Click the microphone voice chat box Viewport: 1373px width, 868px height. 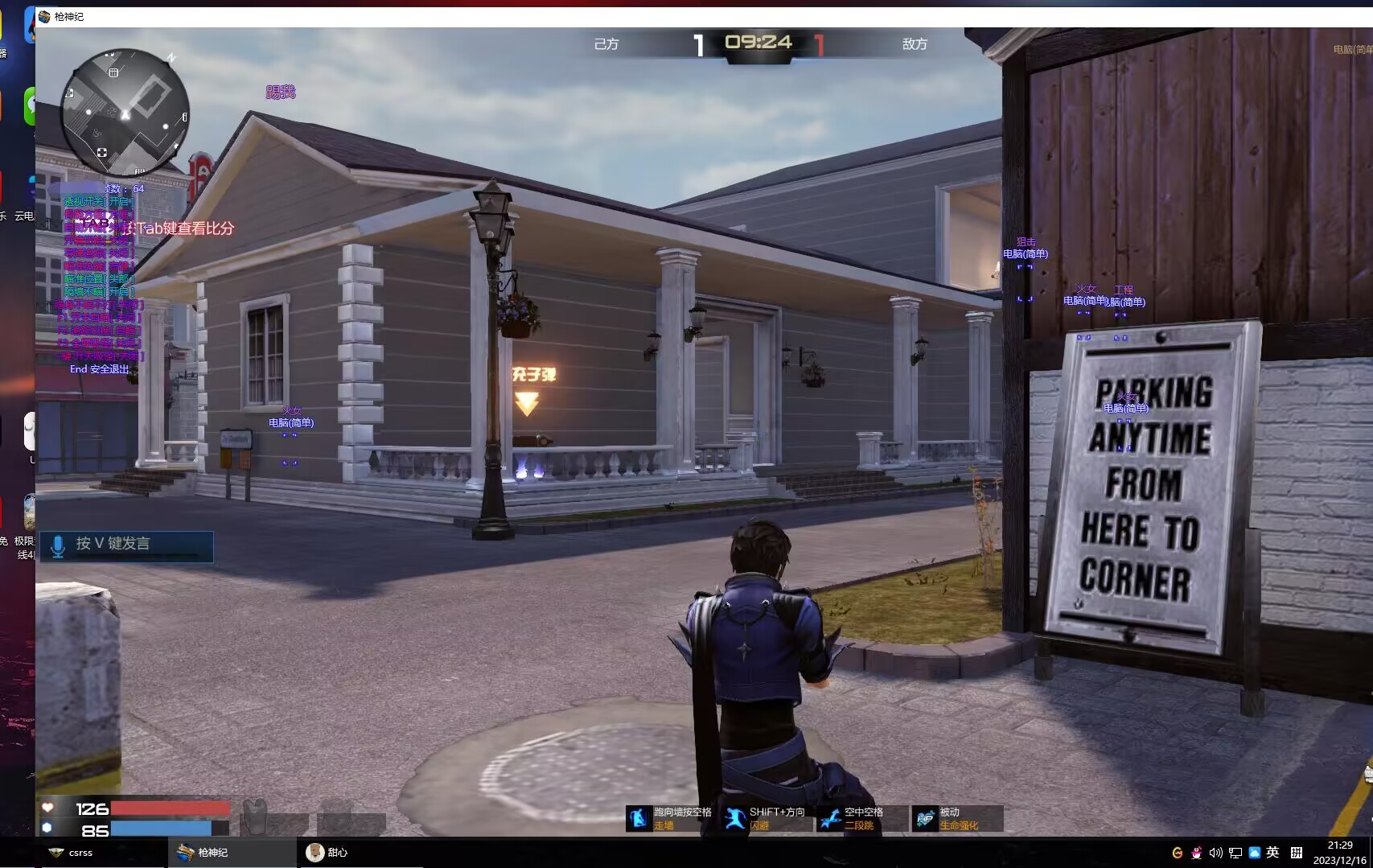point(126,545)
